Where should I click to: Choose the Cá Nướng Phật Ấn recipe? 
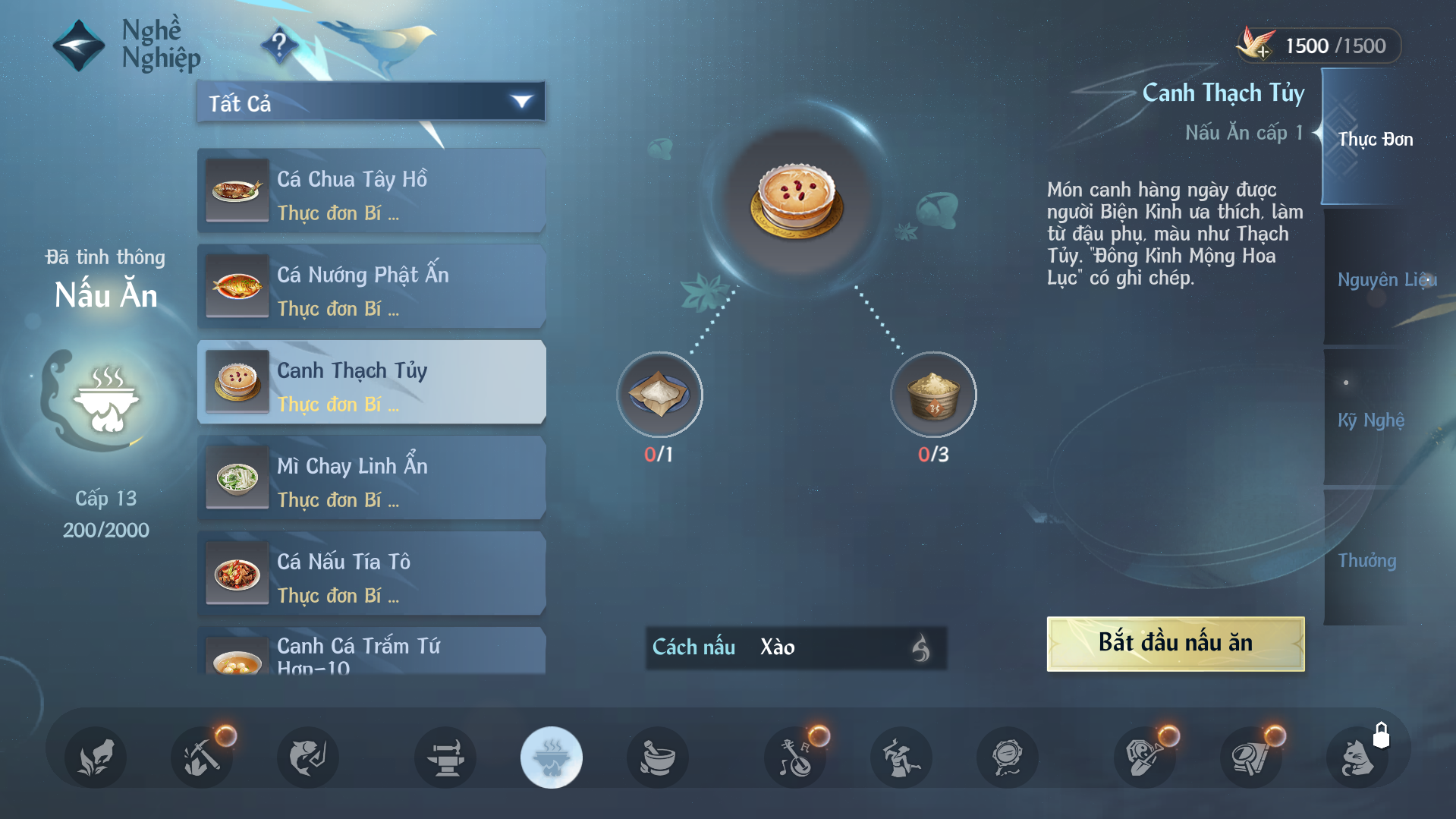[x=371, y=286]
